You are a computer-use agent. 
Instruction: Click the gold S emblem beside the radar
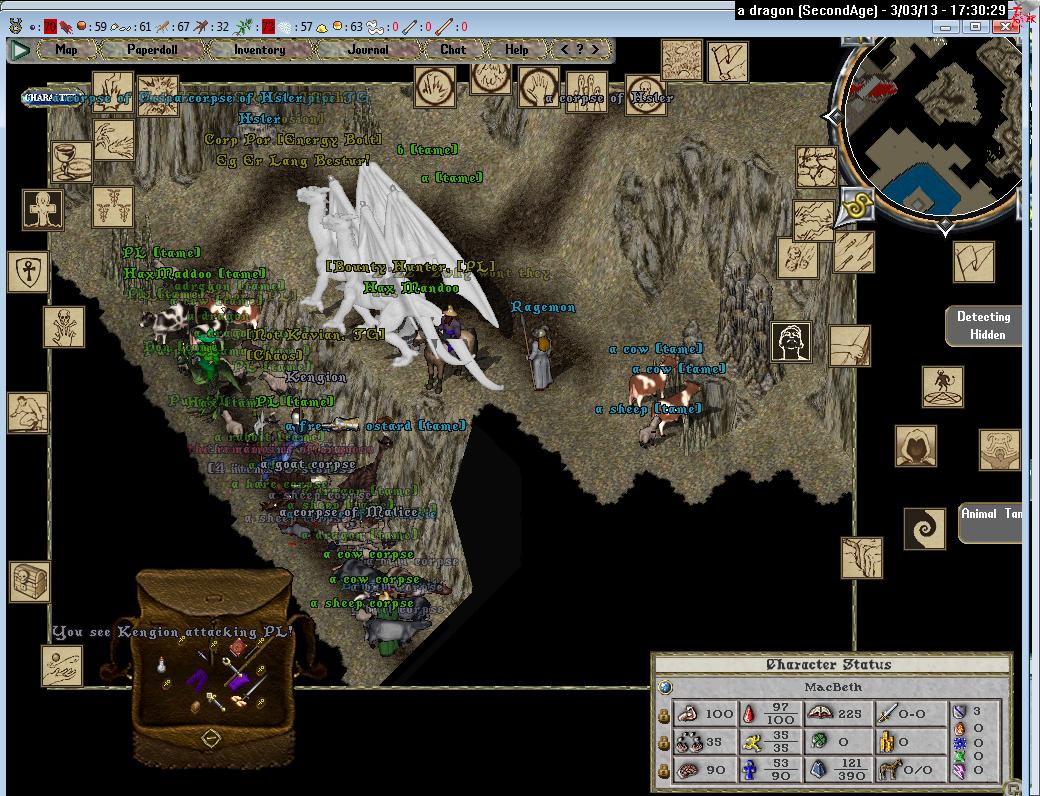856,205
